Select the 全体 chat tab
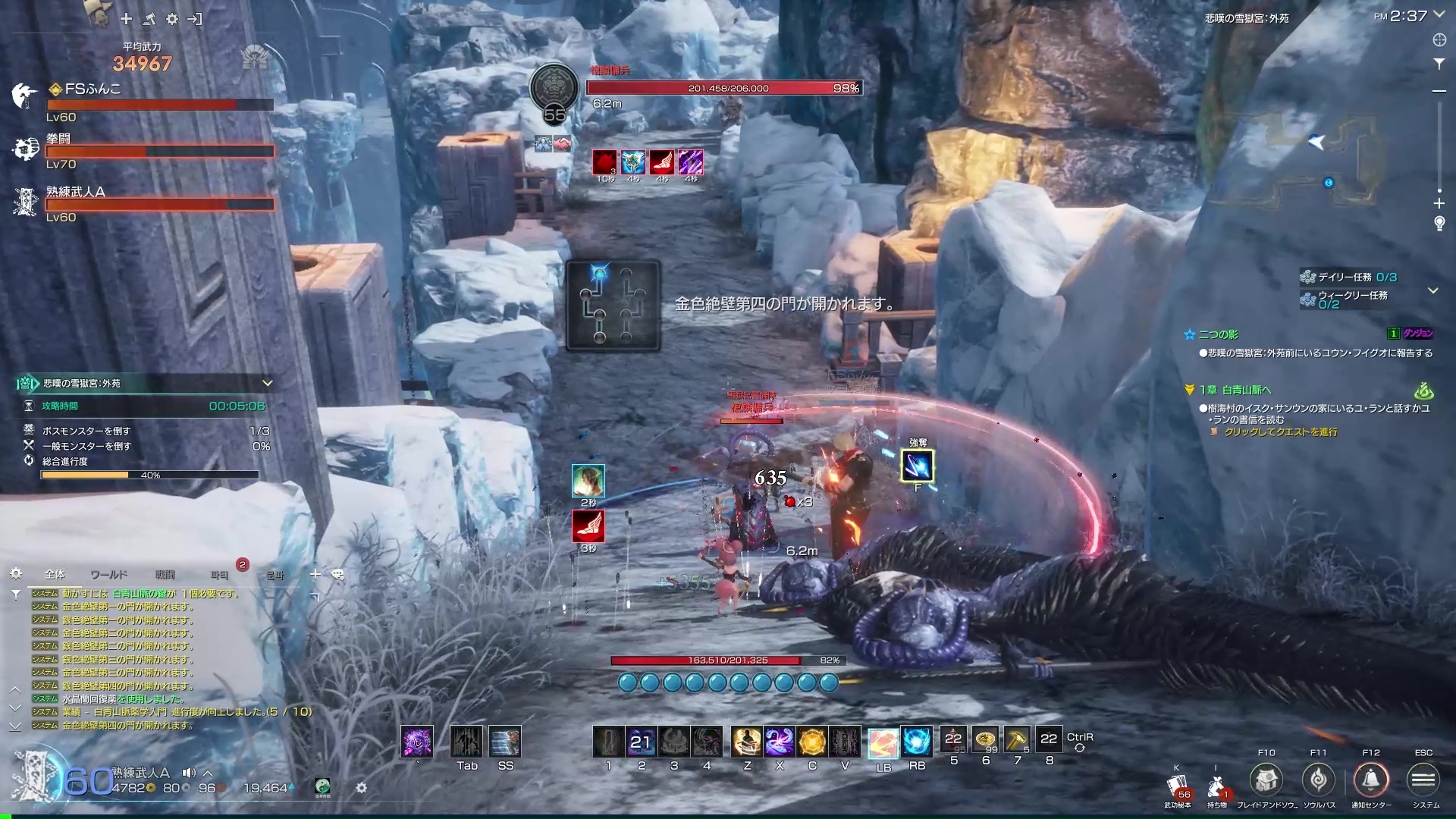The width and height of the screenshot is (1456, 819). pyautogui.click(x=55, y=575)
